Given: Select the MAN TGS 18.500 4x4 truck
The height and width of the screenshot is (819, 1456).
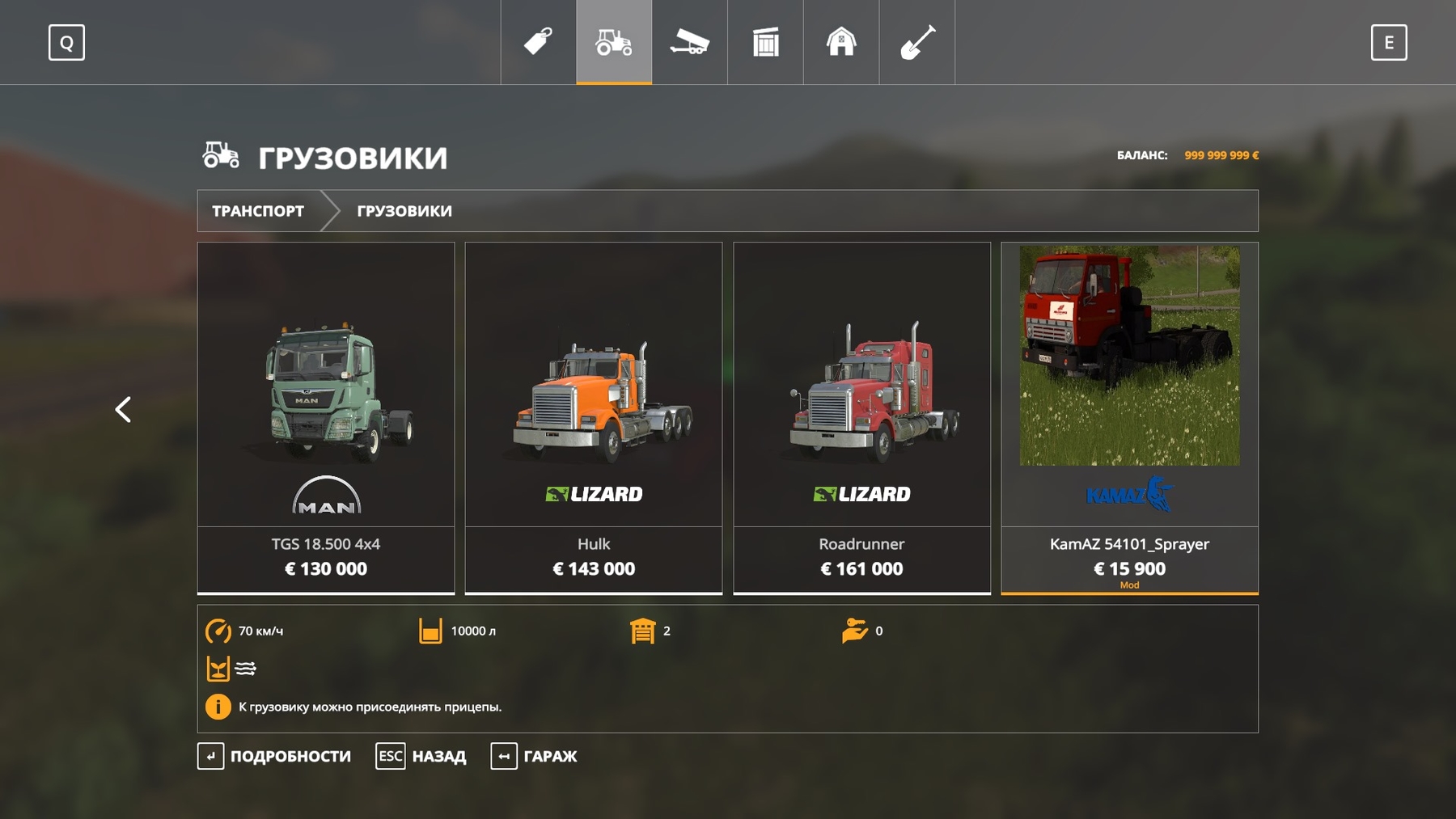Looking at the screenshot, I should click(x=326, y=412).
